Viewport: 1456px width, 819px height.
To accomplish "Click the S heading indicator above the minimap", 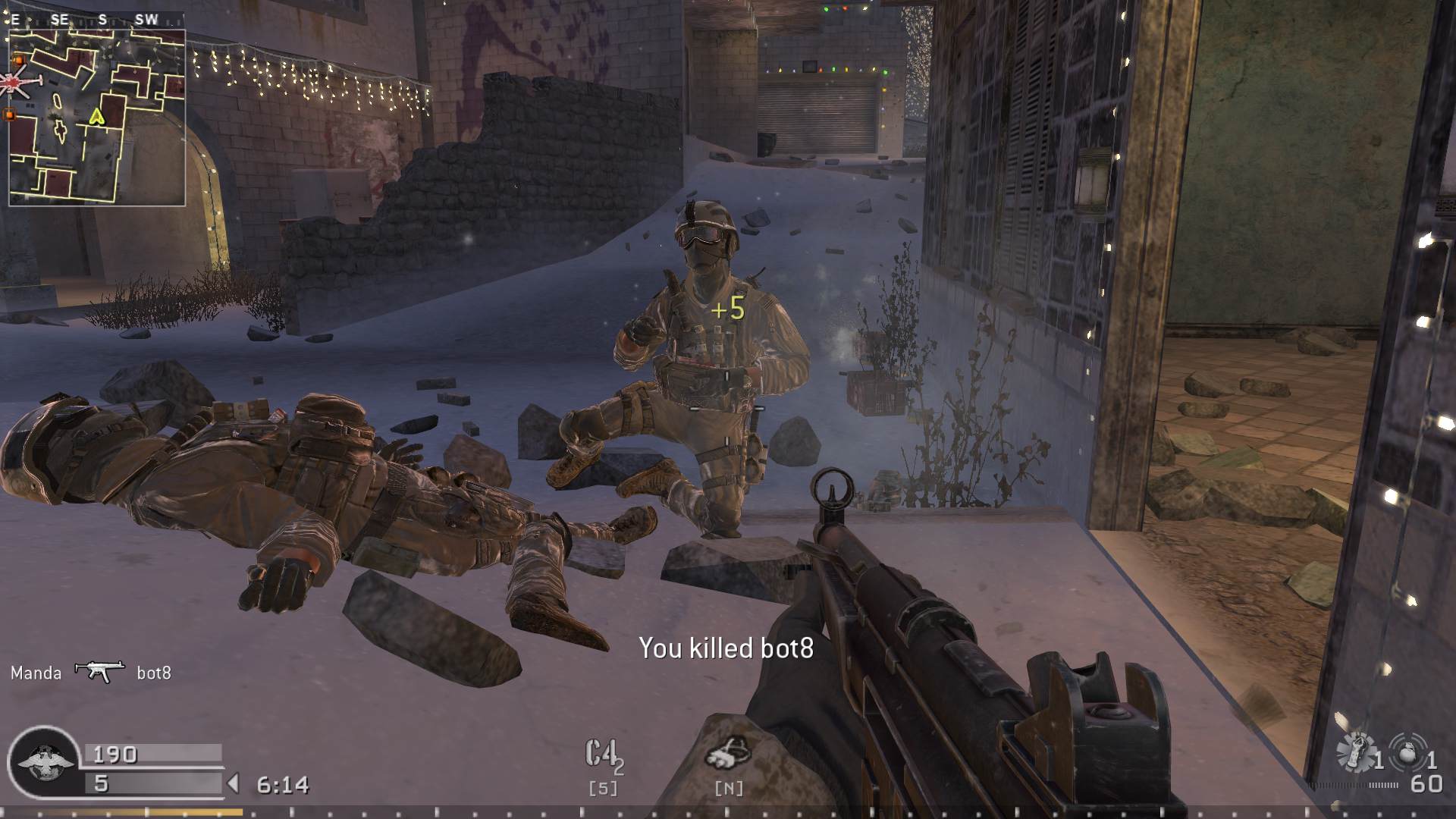I will [102, 19].
